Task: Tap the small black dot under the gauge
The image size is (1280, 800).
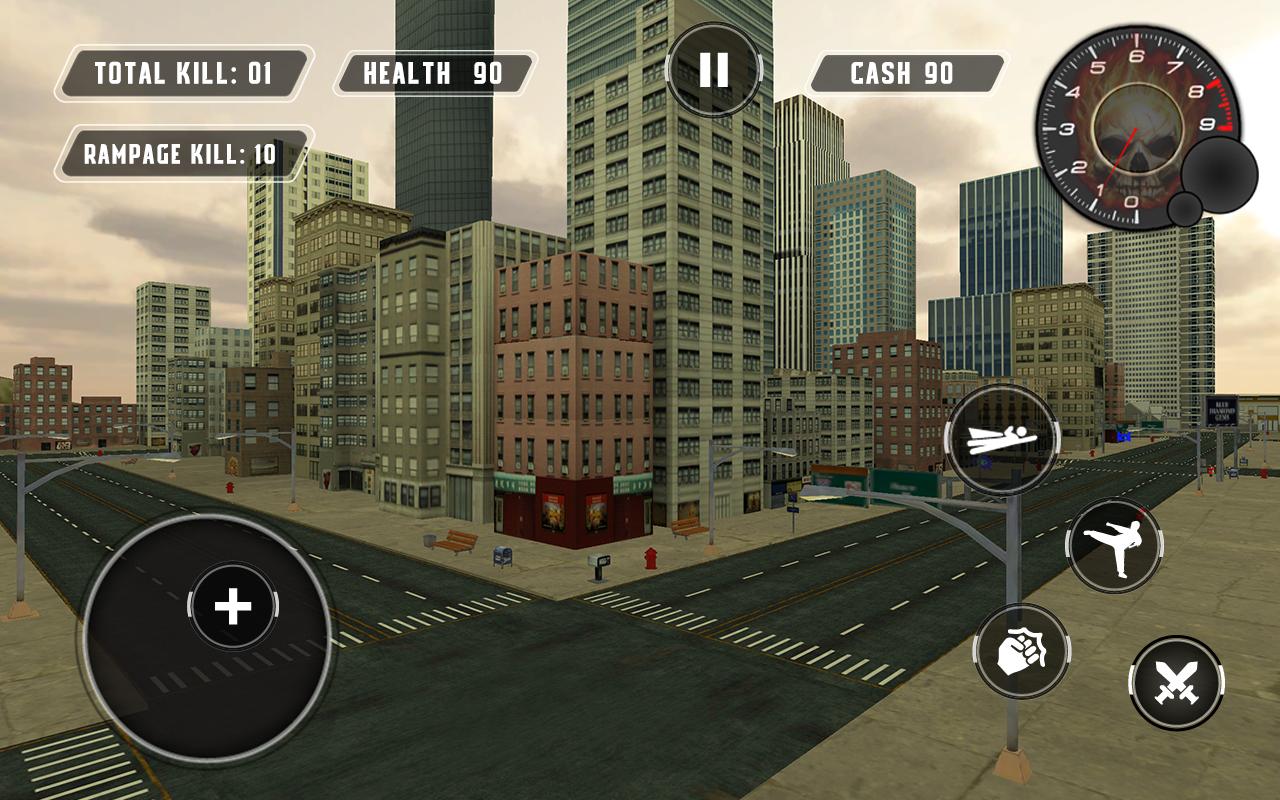Action: click(1185, 207)
